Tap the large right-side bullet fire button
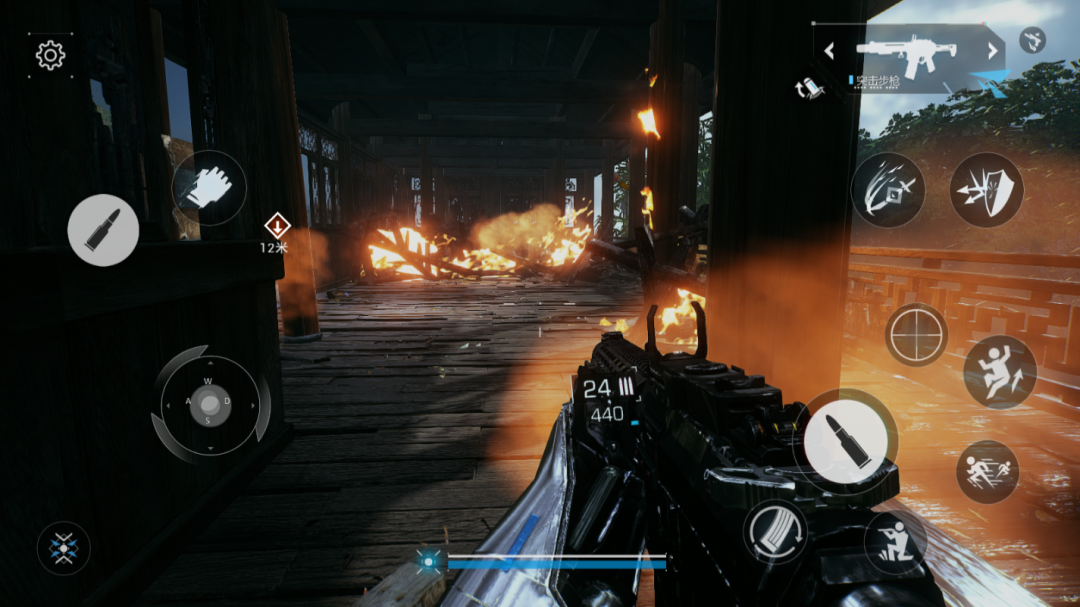Screen dimensions: 1080x607 [846, 441]
